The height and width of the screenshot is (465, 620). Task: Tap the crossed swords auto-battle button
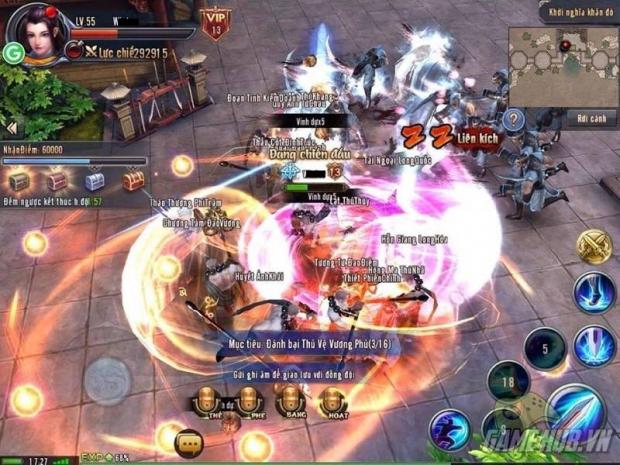(593, 247)
